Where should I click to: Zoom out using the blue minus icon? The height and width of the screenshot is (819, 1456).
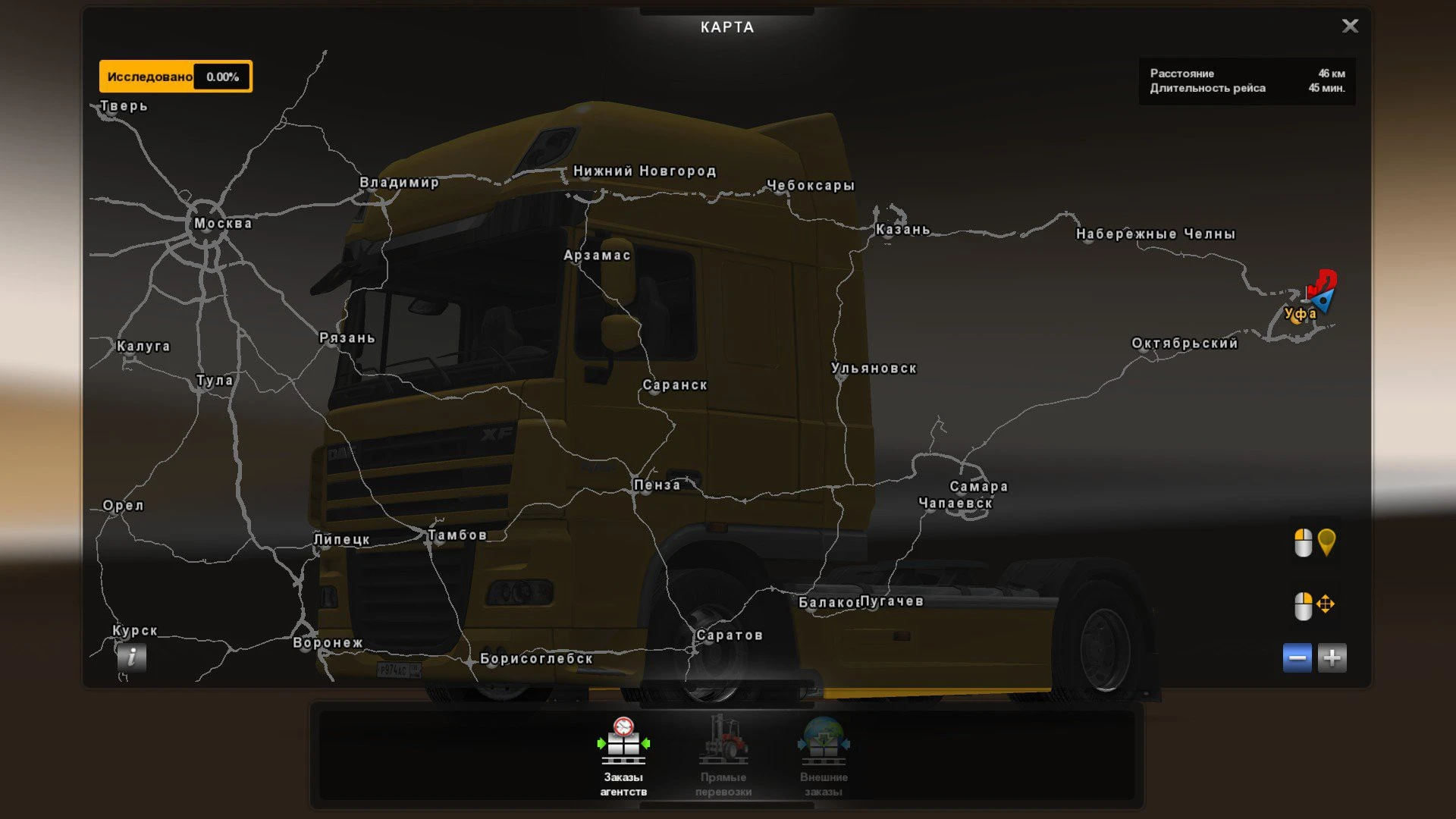coord(1298,657)
